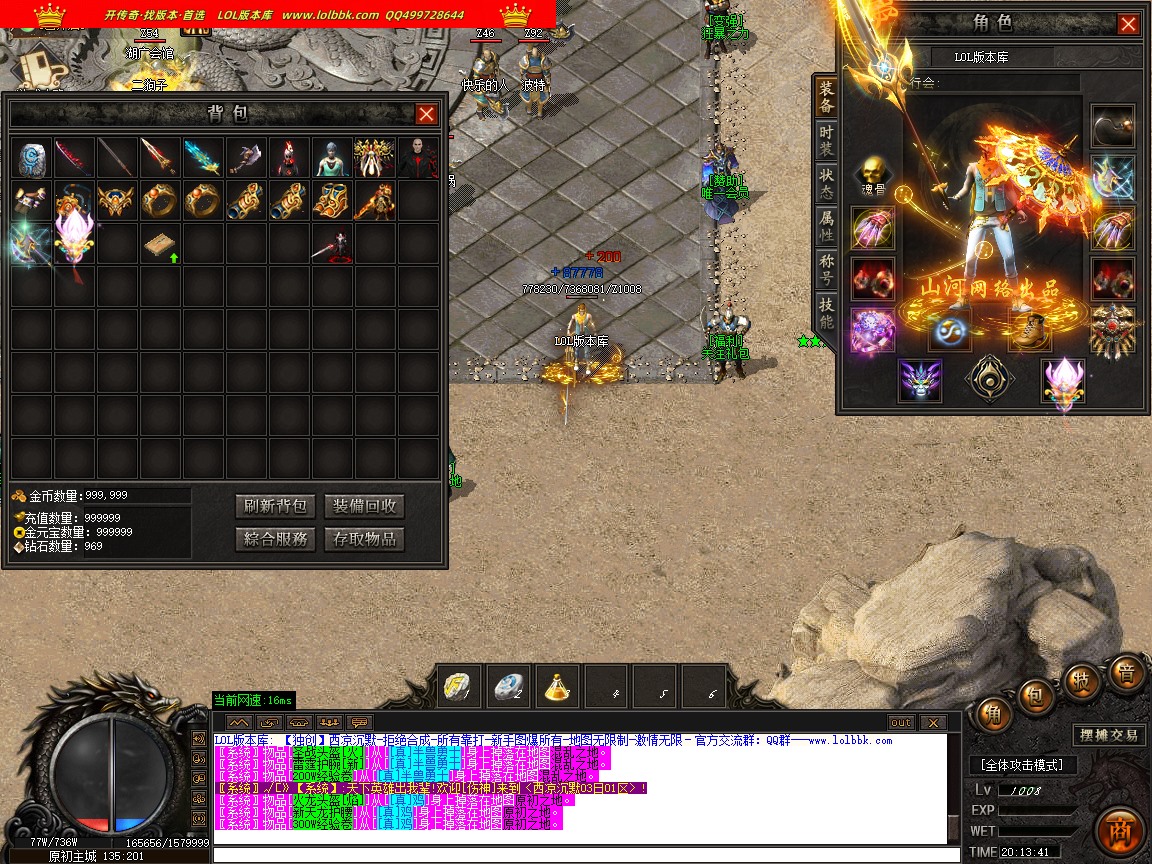Pick the golden boots in the bag
The height and width of the screenshot is (864, 1152).
click(x=330, y=201)
